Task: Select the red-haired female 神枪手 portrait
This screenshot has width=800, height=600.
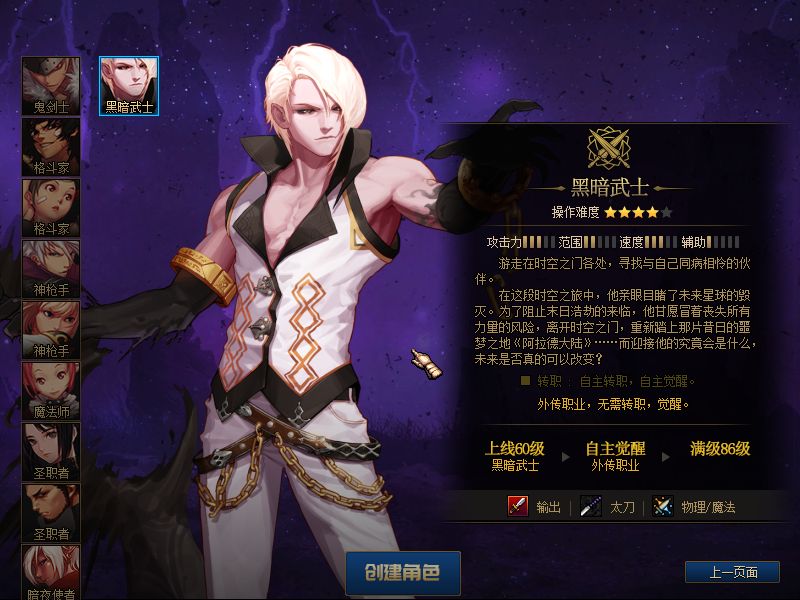Action: pos(51,330)
